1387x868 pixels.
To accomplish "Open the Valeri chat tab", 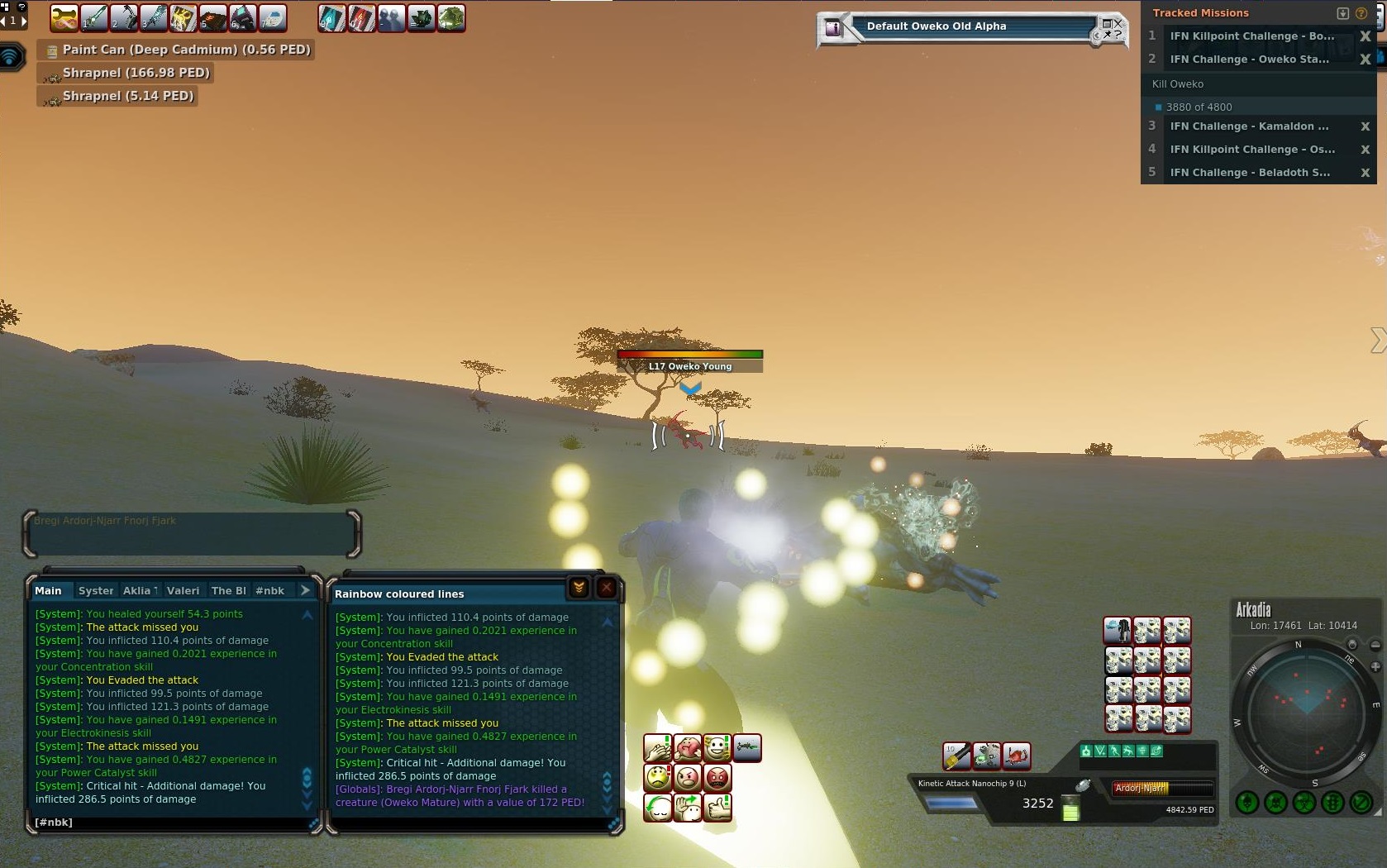I will coord(183,590).
